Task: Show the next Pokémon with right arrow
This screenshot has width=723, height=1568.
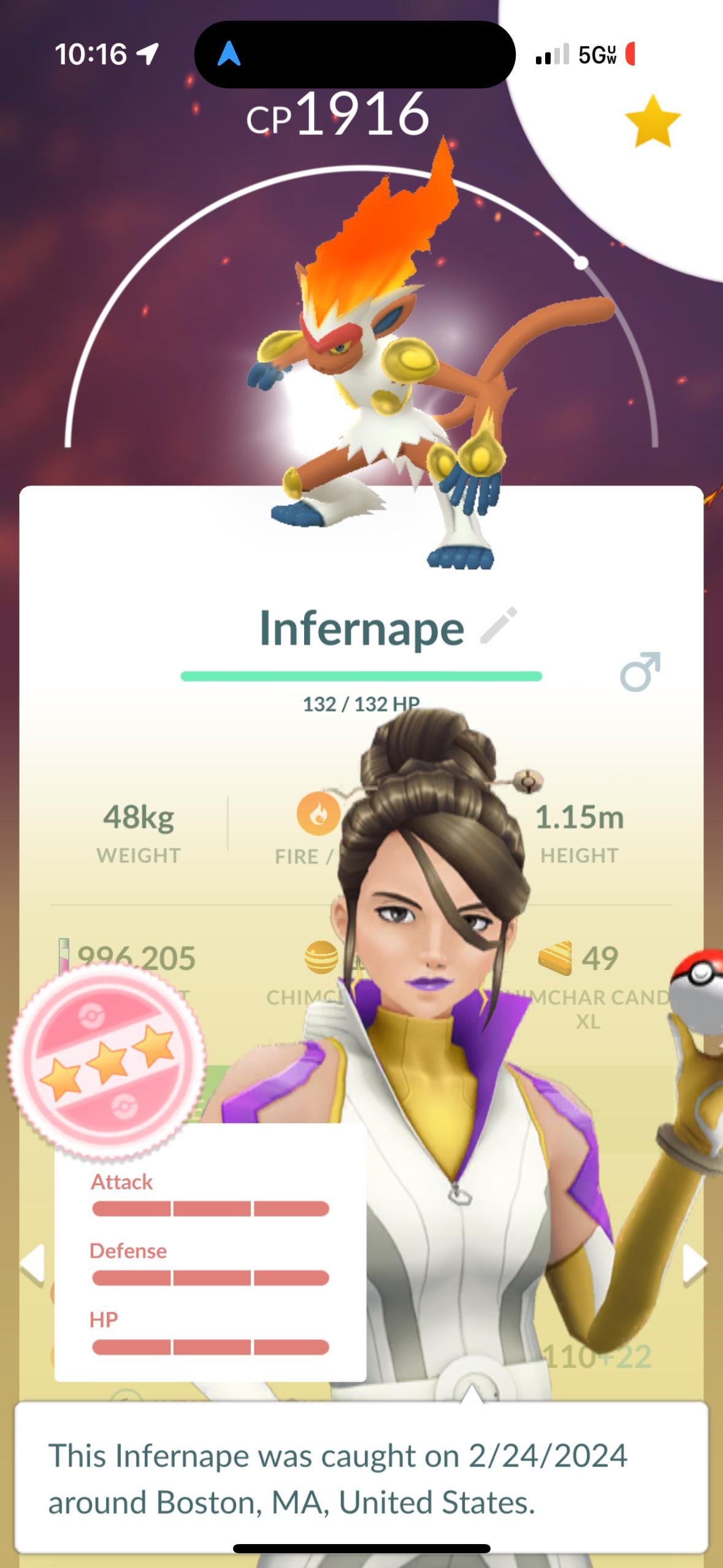Action: 695,1264
